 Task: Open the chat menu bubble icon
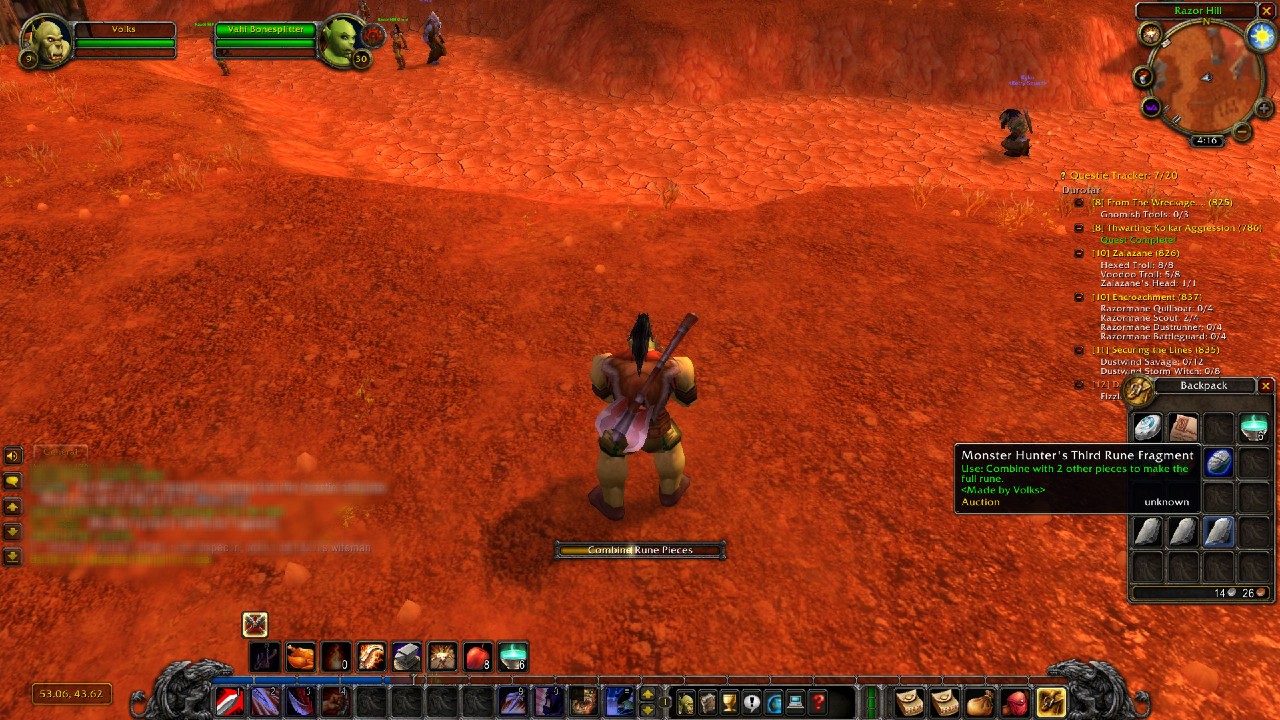click(12, 481)
